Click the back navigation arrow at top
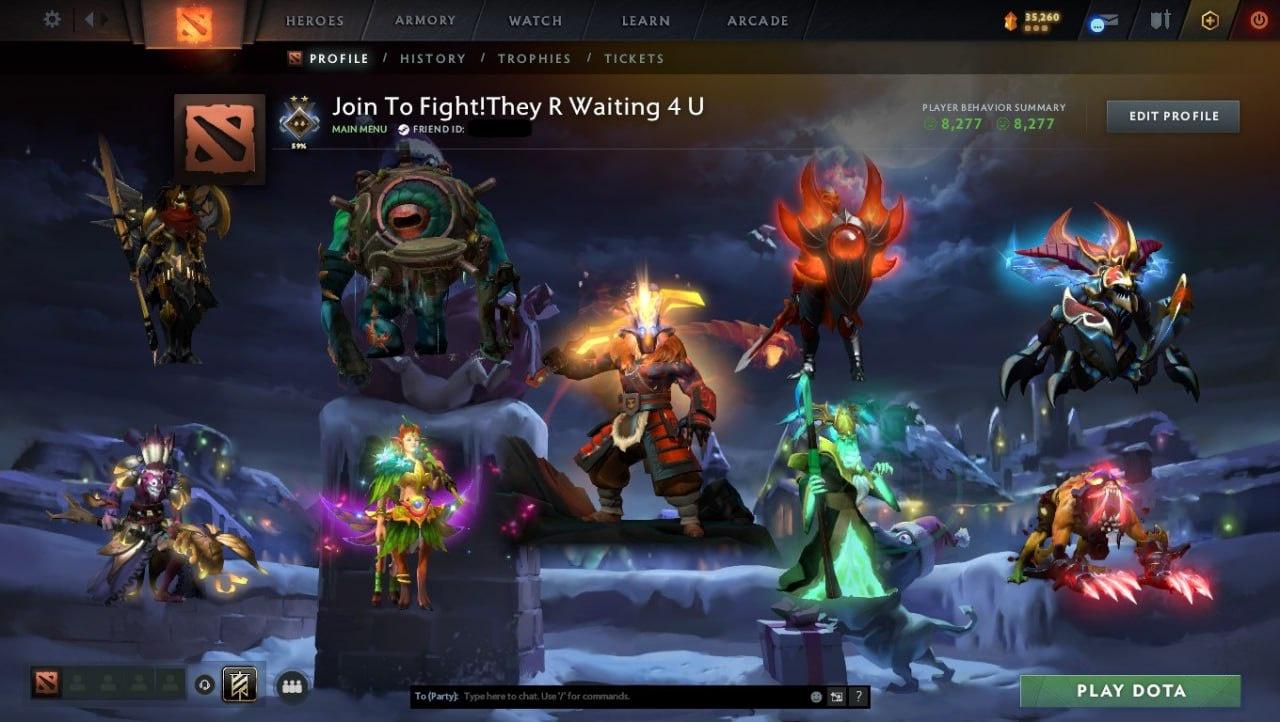The height and width of the screenshot is (722, 1280). coord(89,19)
